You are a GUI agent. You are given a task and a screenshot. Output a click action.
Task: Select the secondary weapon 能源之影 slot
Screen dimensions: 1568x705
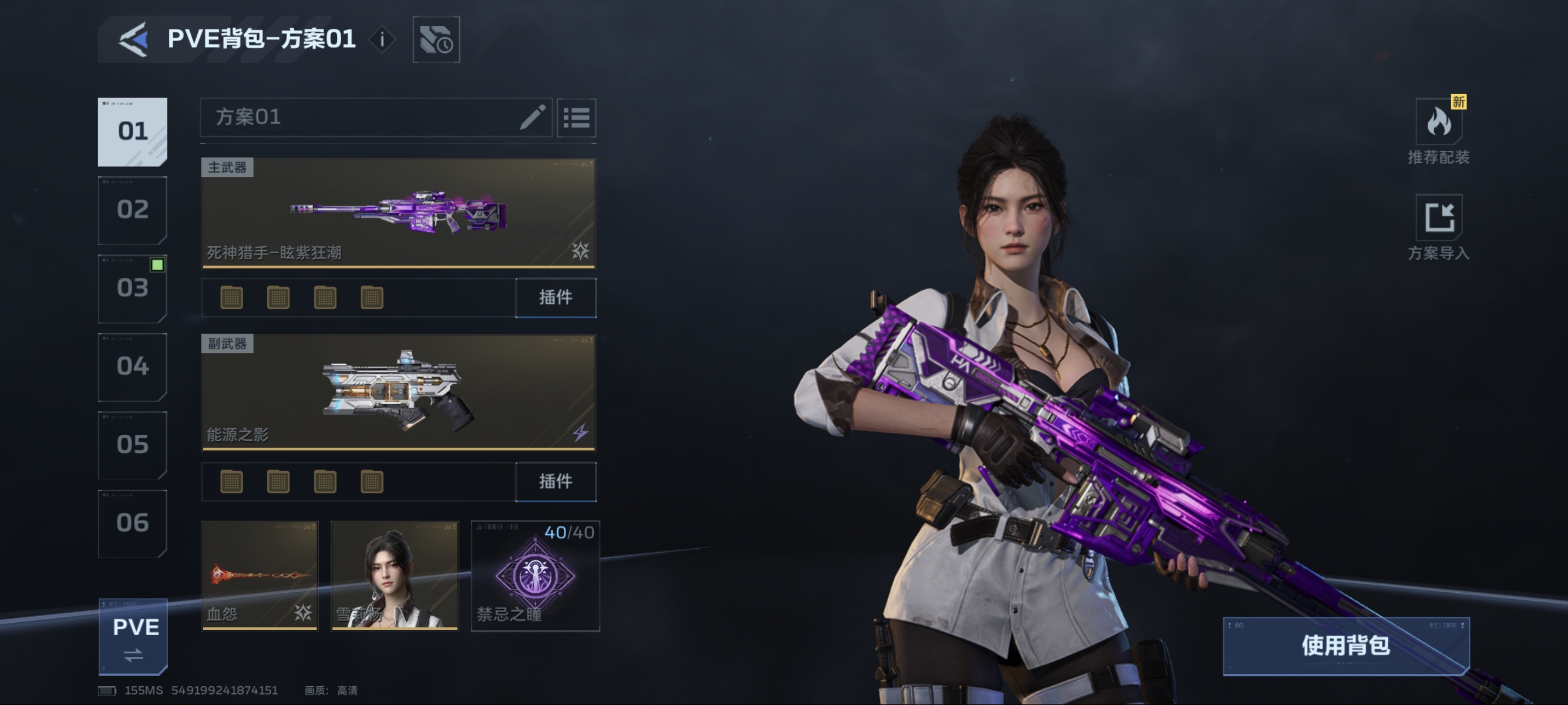tap(398, 392)
